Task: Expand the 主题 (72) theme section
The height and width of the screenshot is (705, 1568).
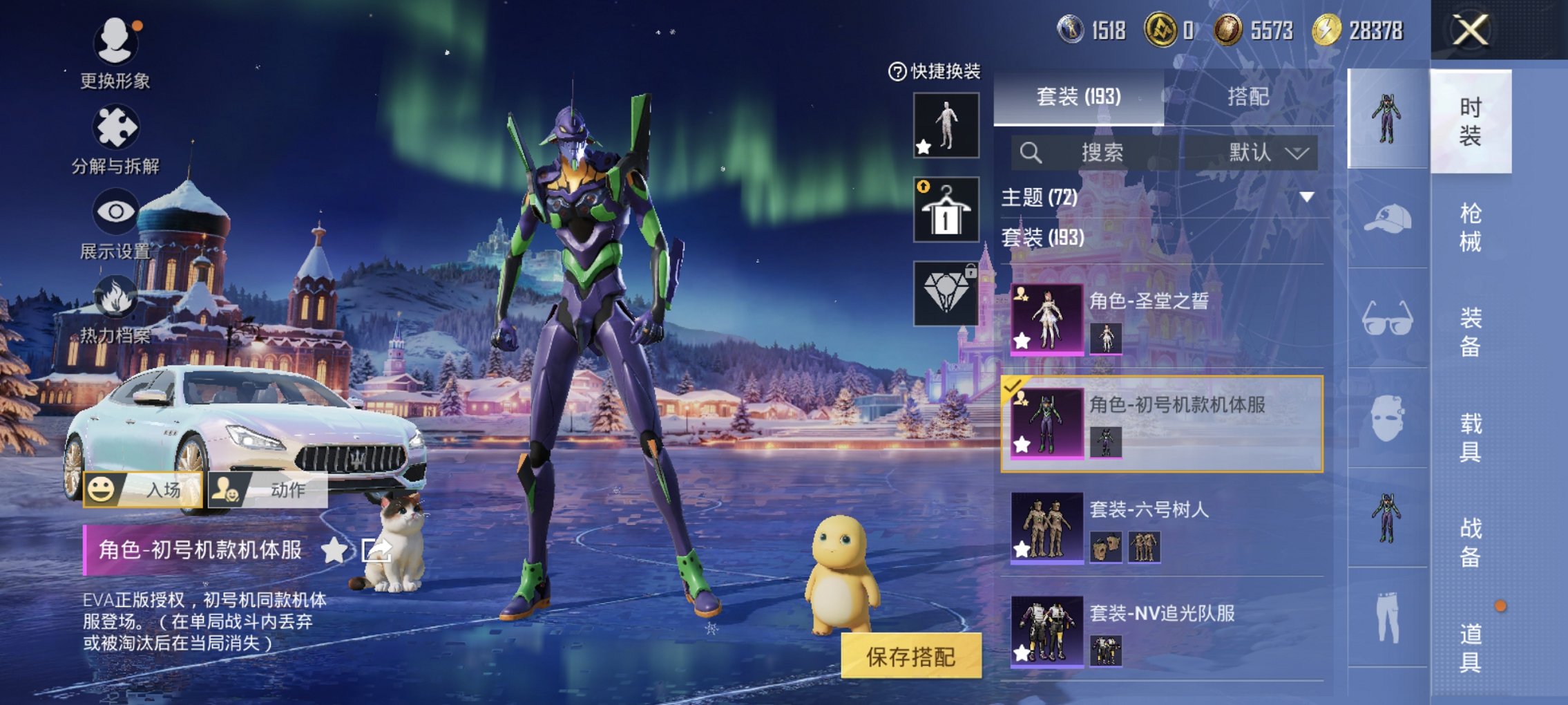Action: pyautogui.click(x=1306, y=198)
